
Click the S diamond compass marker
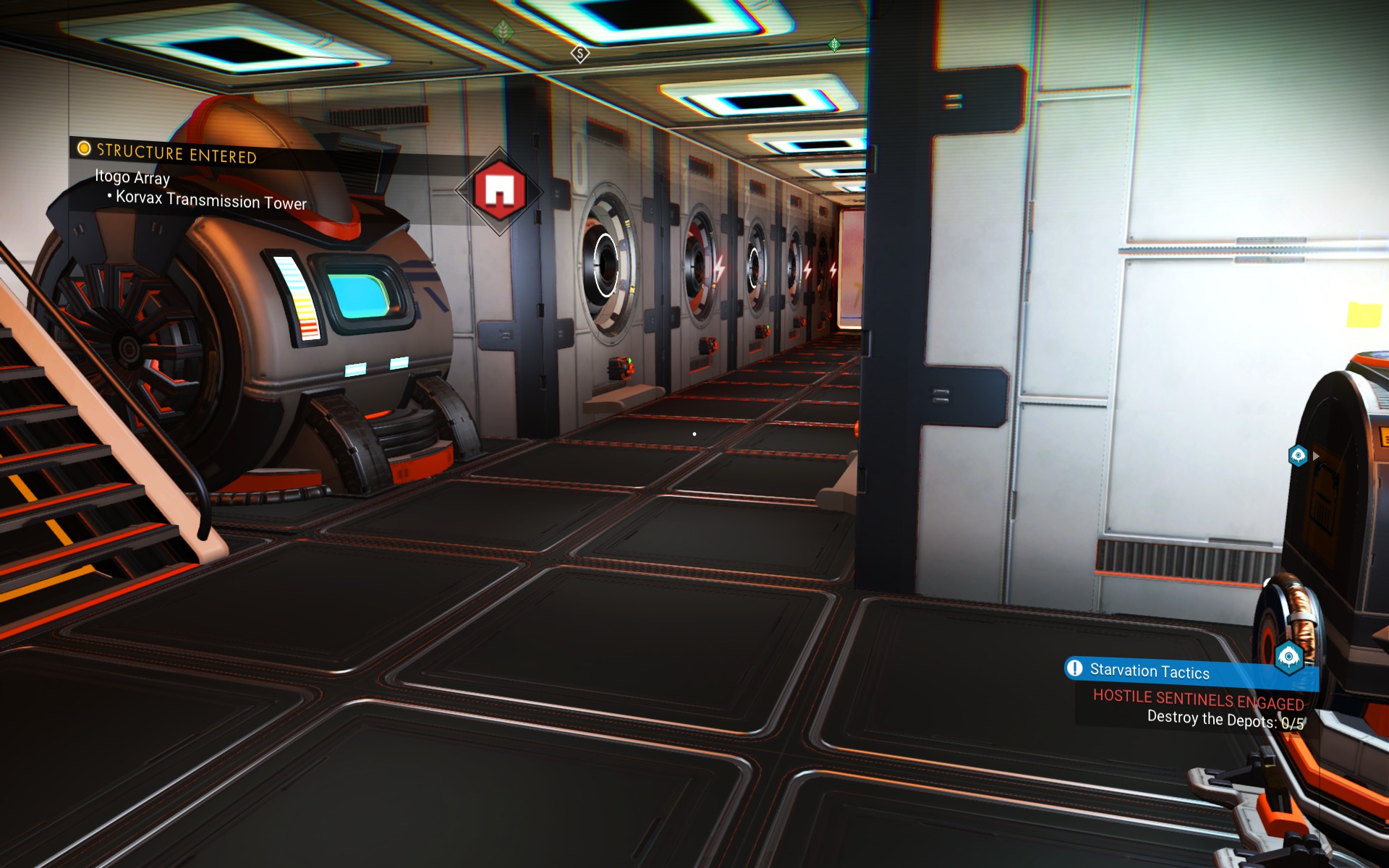[x=579, y=54]
